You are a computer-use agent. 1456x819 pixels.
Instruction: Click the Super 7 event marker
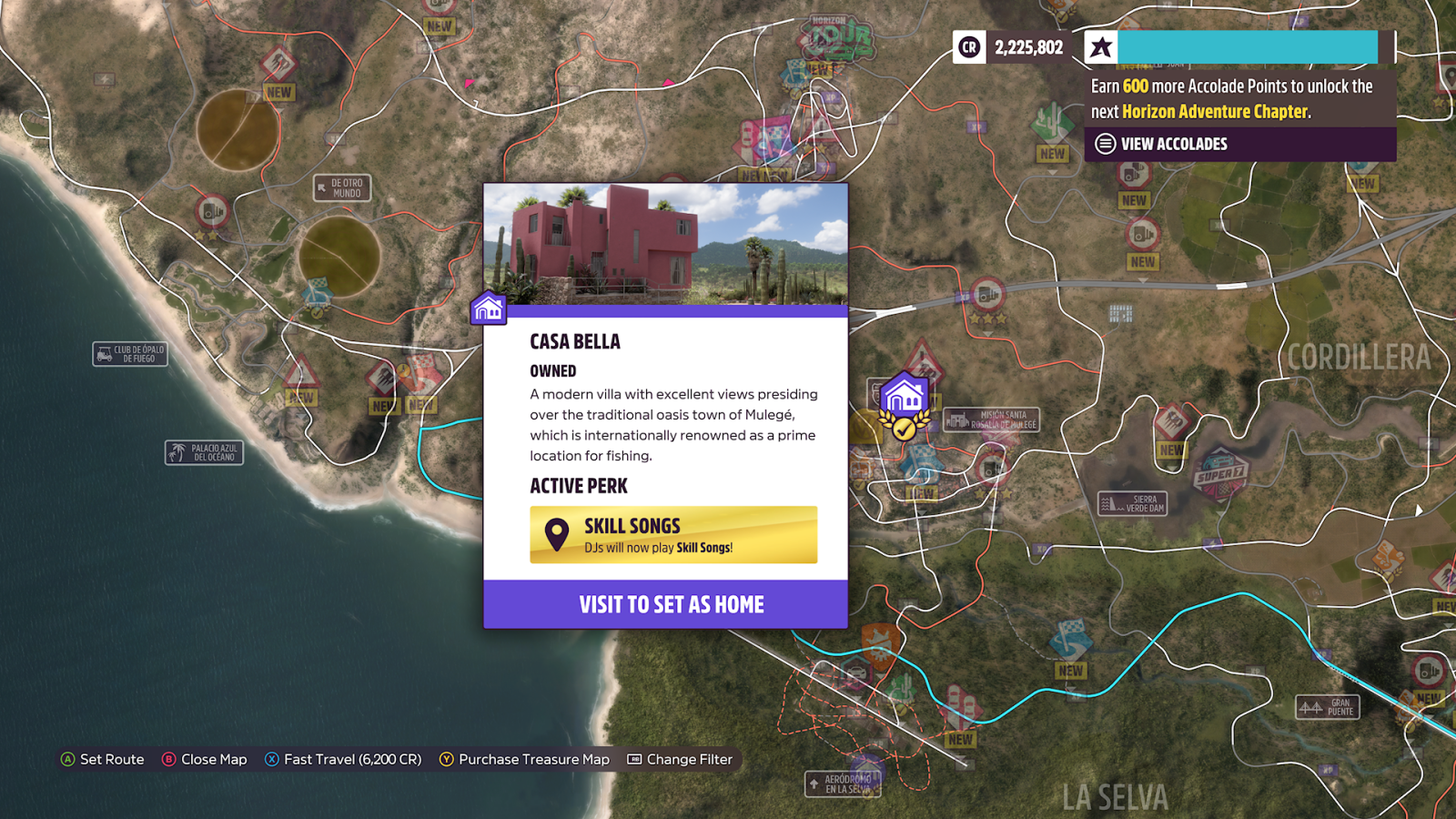[1220, 475]
